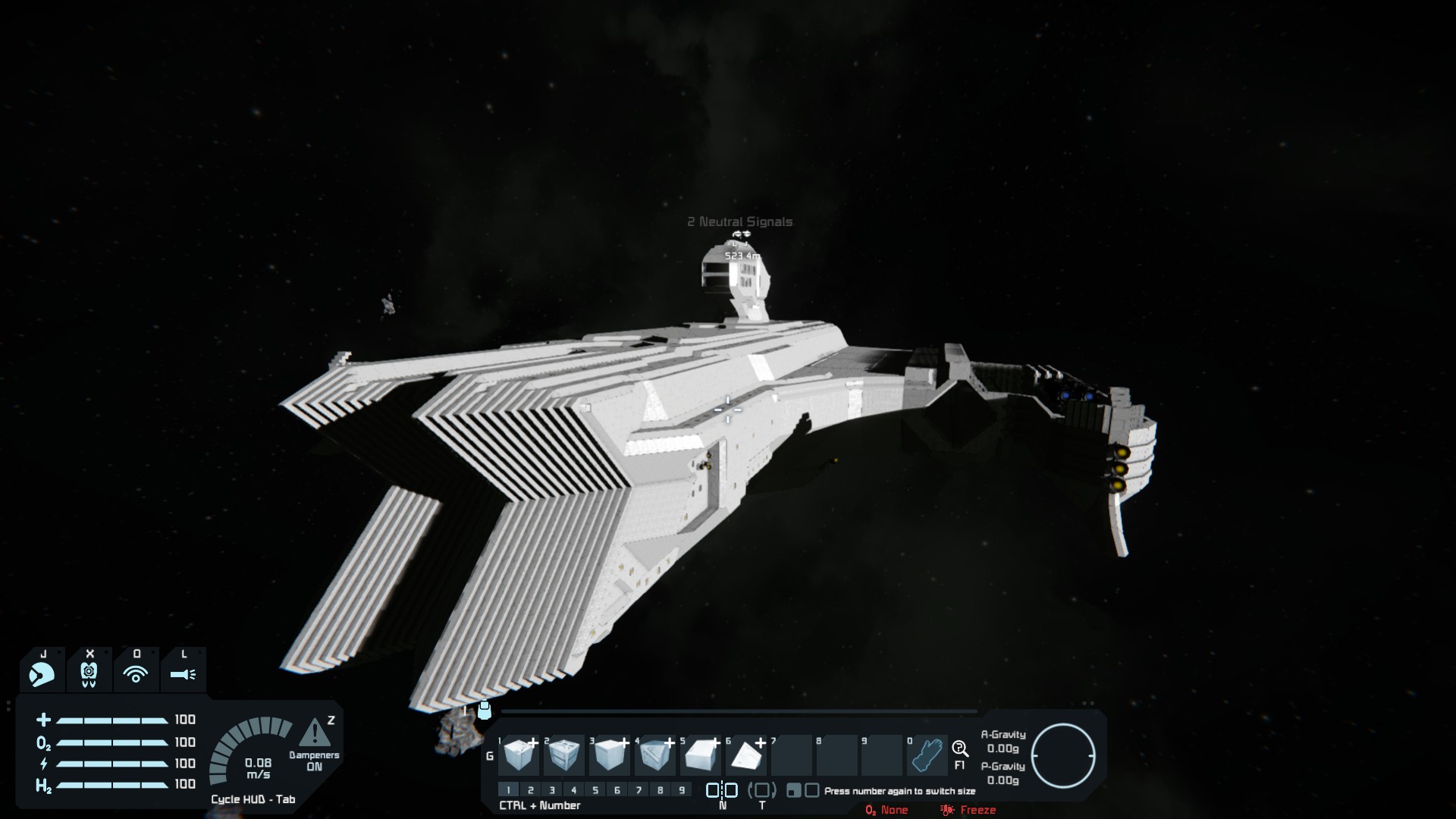The image size is (1456, 819).
Task: Toggle the symmetry mode icon
Action: (722, 790)
